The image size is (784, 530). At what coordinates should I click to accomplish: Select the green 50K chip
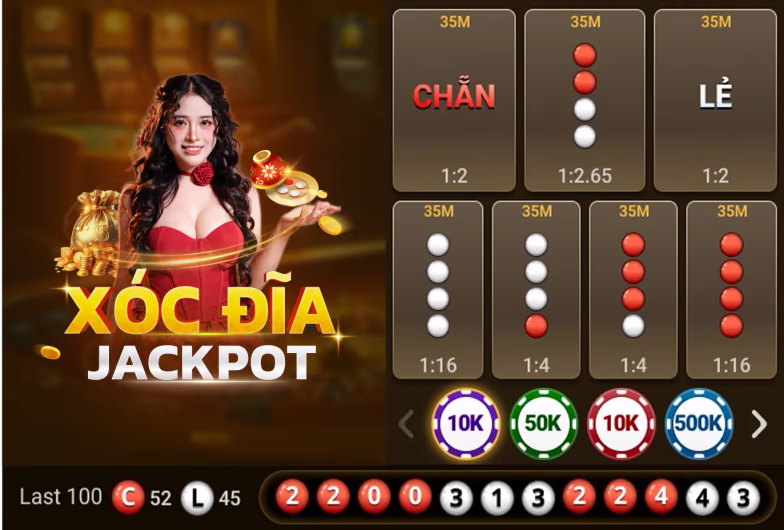(543, 423)
